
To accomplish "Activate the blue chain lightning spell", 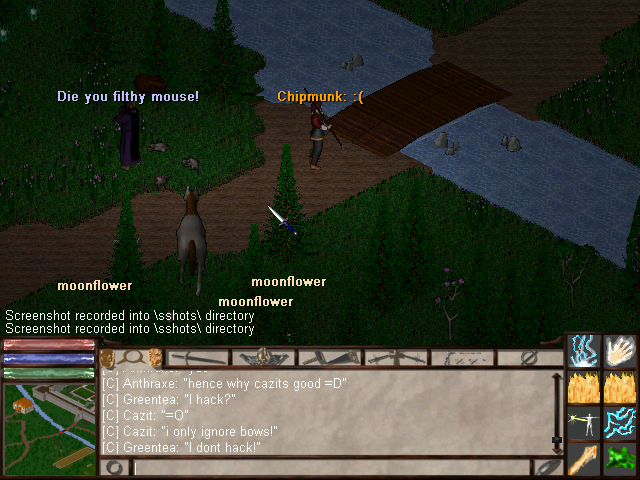I will [620, 422].
